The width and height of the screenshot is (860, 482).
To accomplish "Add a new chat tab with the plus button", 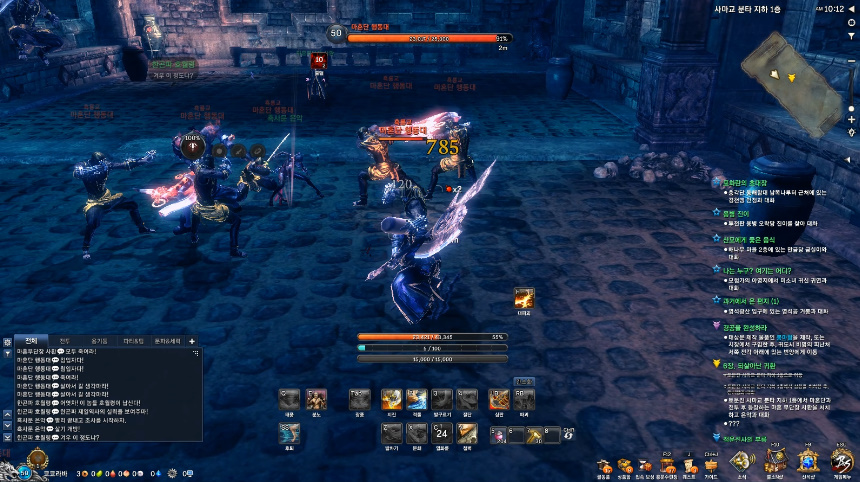I will (x=191, y=341).
